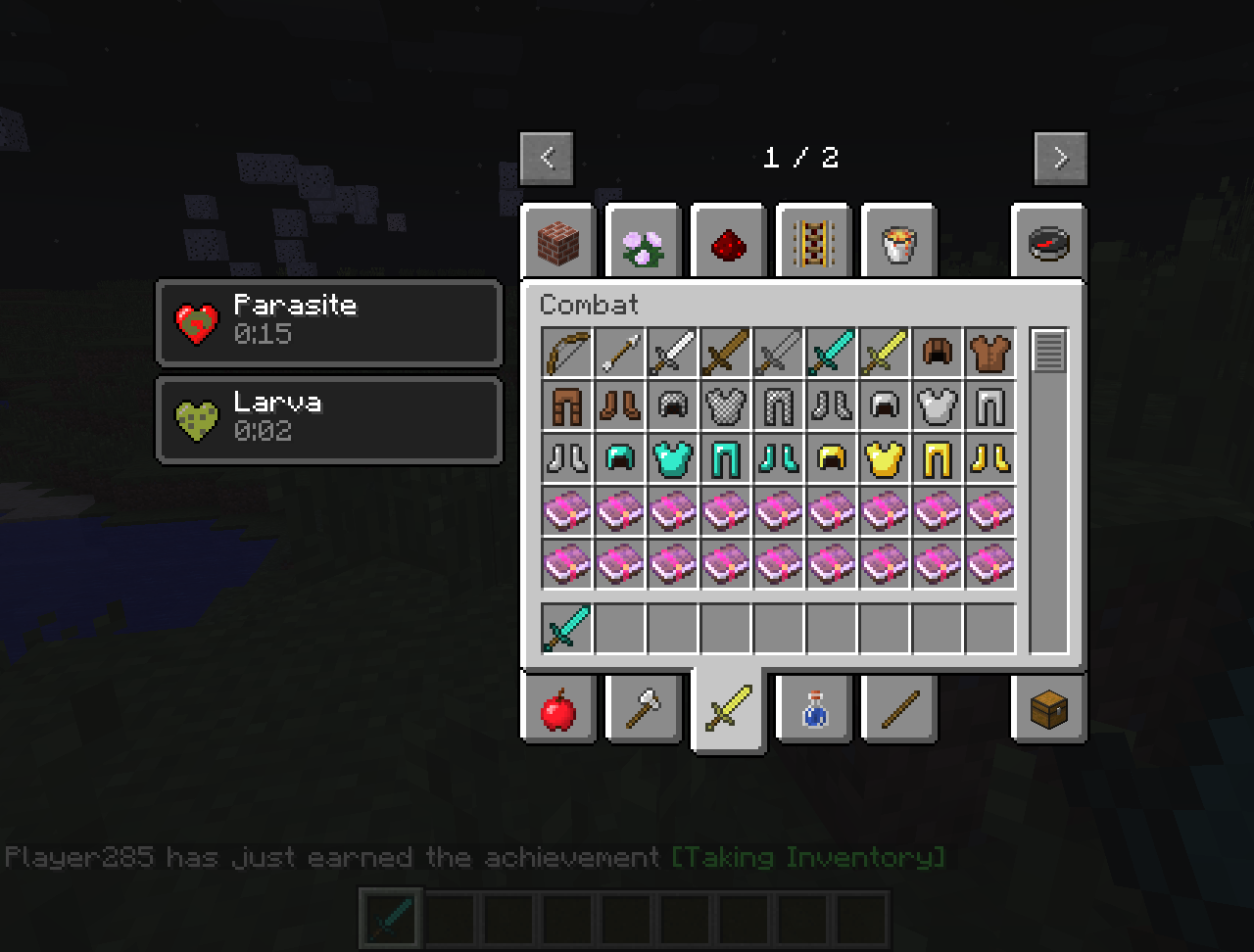Switch to the Combat tab

(728, 710)
